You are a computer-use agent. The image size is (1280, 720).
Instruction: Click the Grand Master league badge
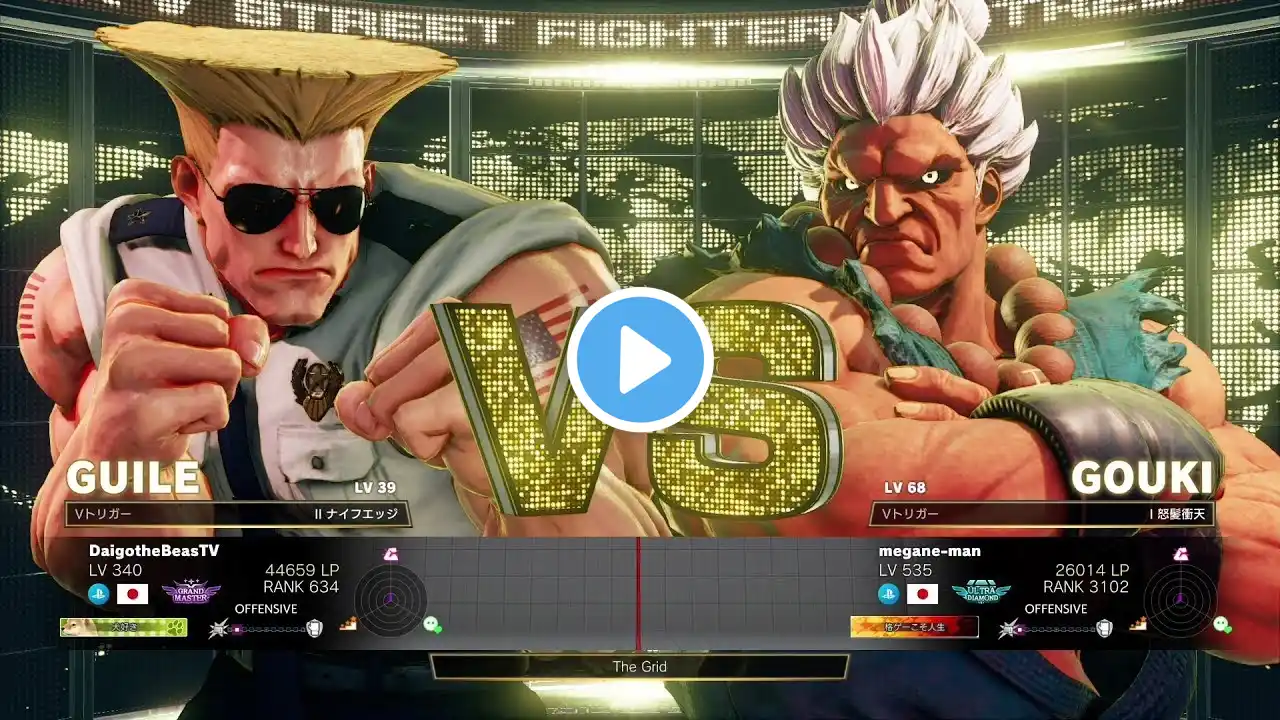pos(191,593)
